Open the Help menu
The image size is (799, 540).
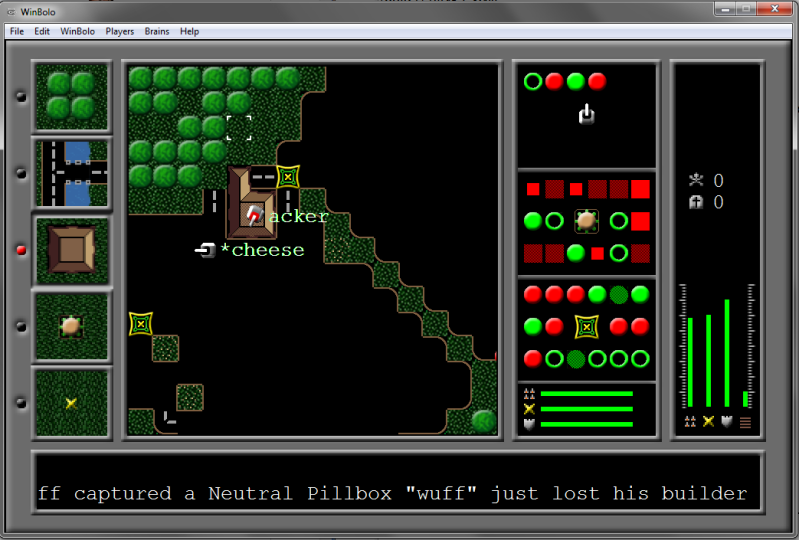coord(189,31)
